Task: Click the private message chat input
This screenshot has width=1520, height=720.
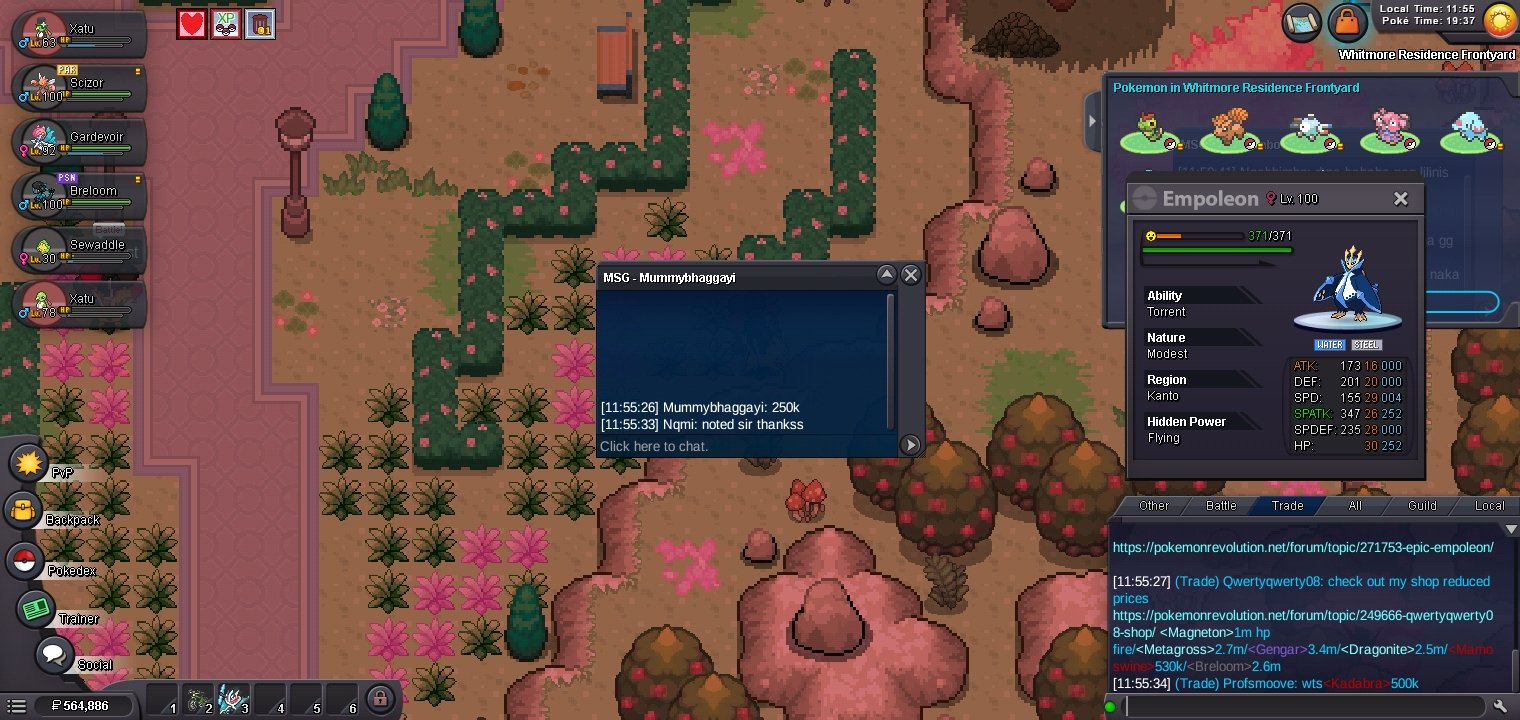Action: [745, 446]
